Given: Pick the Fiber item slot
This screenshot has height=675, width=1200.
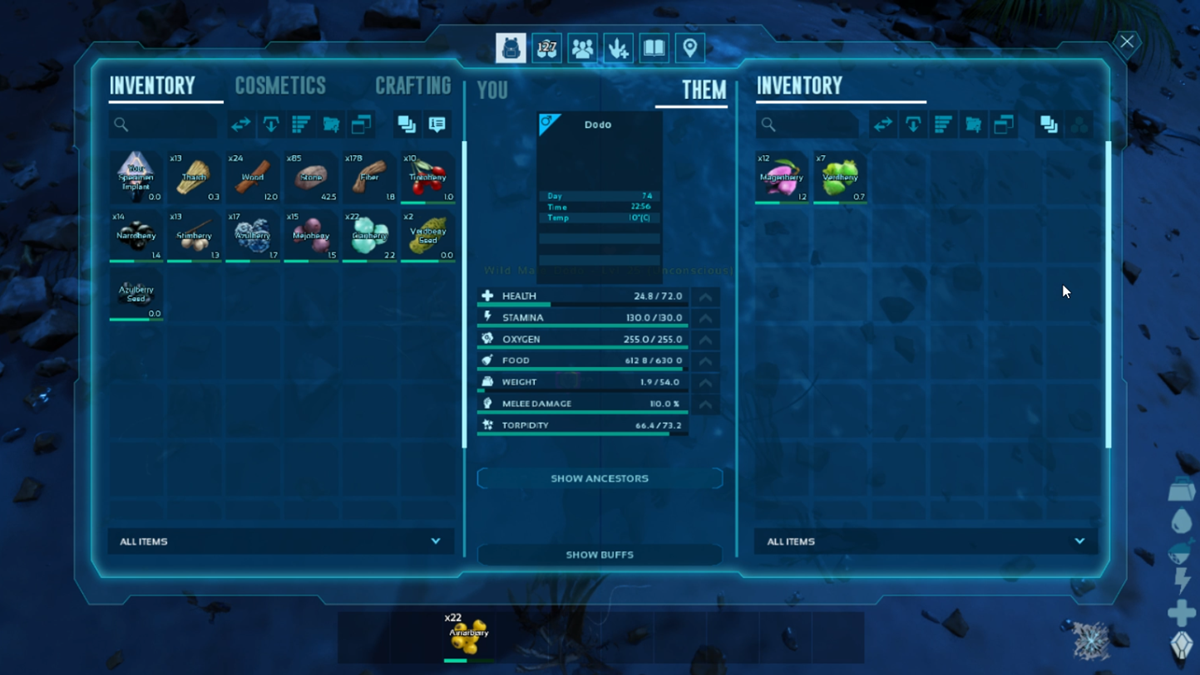Looking at the screenshot, I should [x=370, y=178].
